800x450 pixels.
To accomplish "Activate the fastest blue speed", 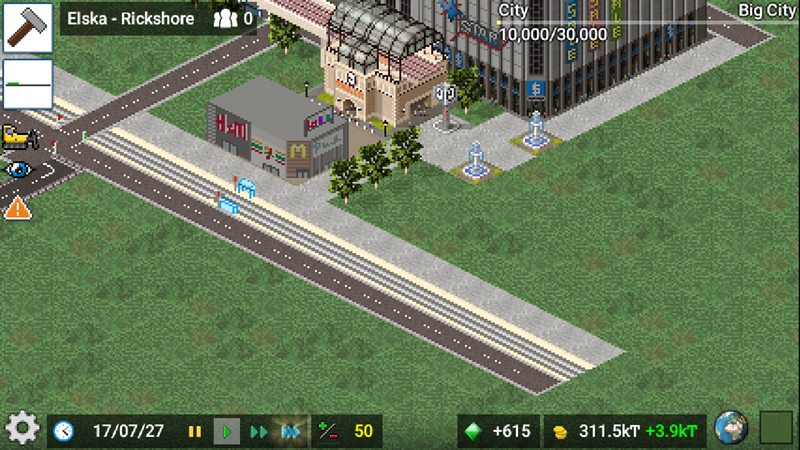I will coord(291,432).
